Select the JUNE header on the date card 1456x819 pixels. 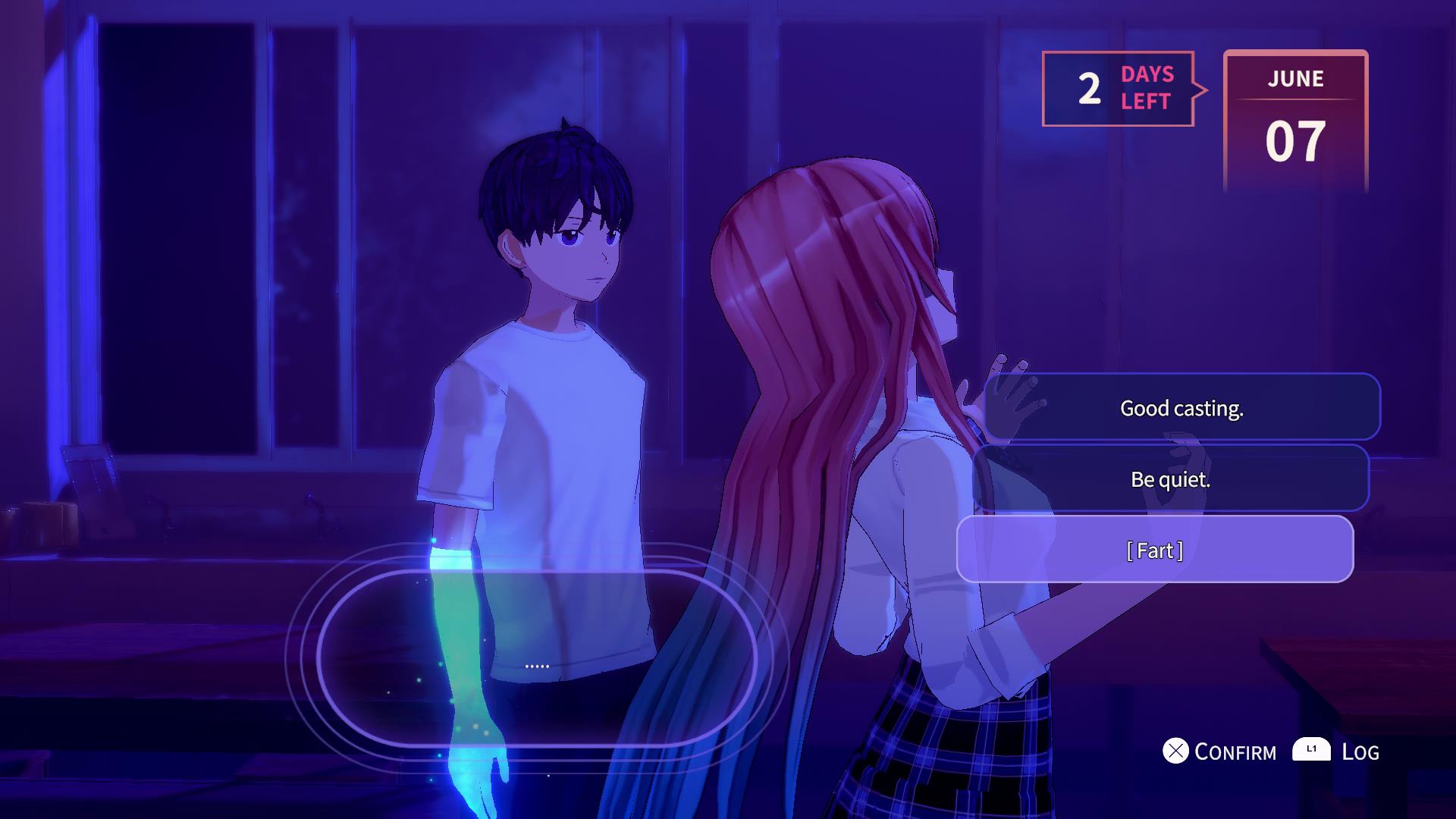[x=1295, y=79]
